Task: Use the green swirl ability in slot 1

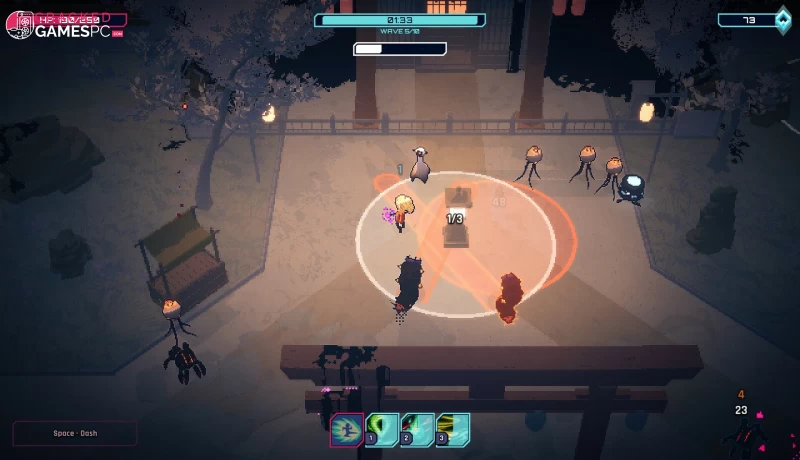Action: (382, 430)
